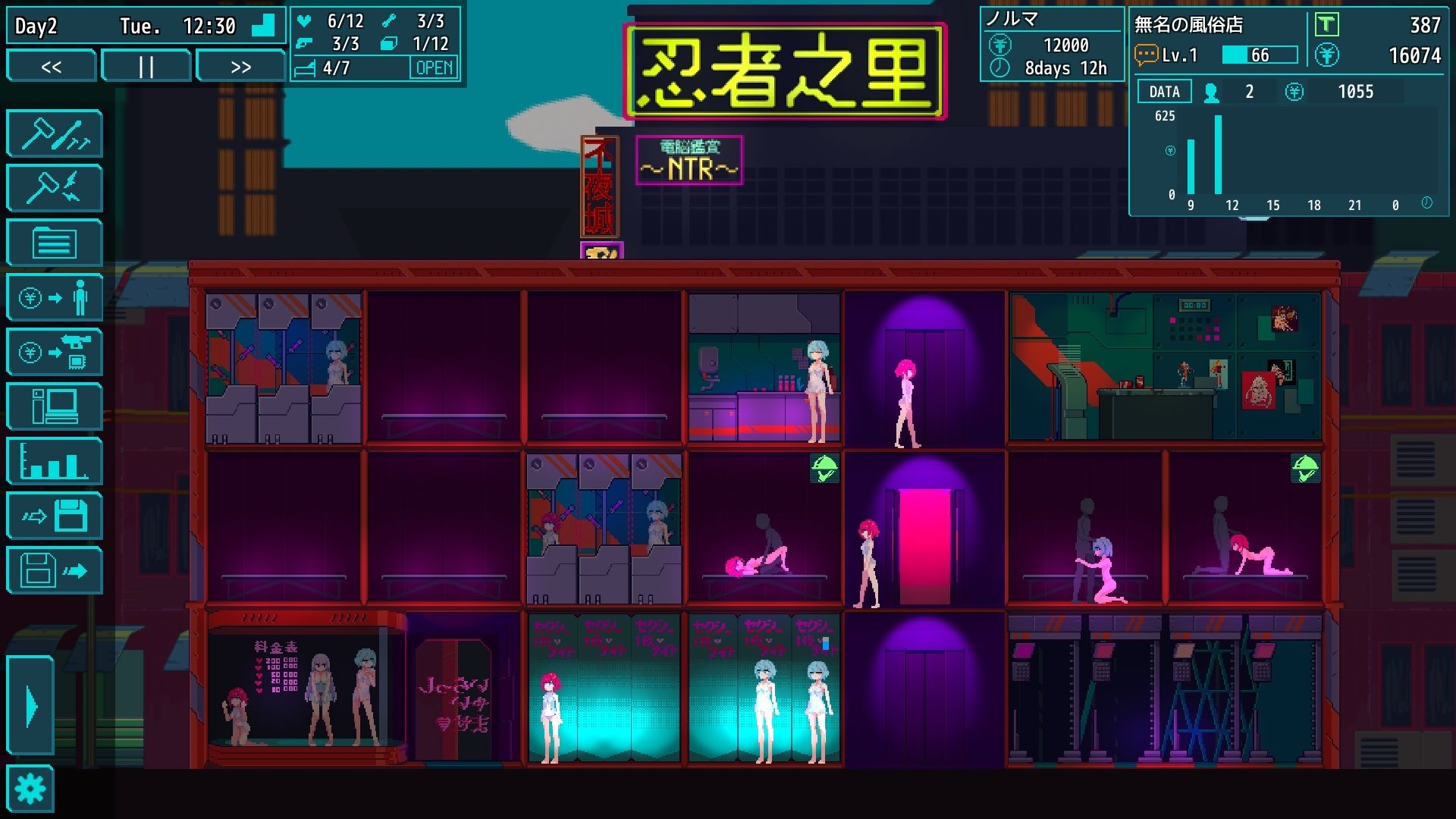Open the computer terminal panel

coord(54,407)
